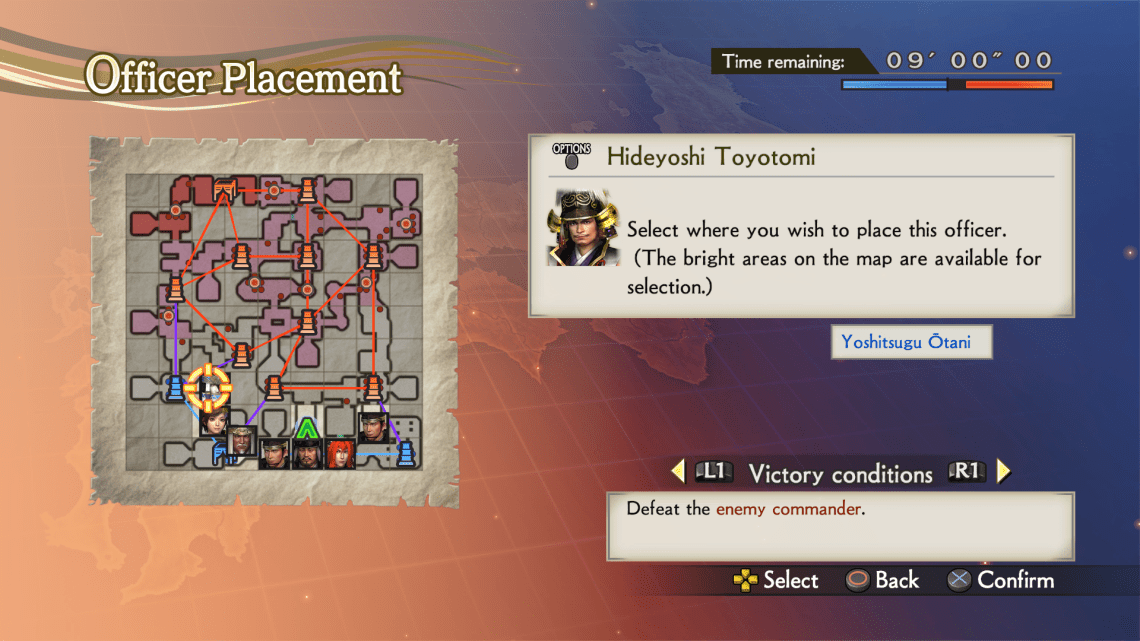Select the officer under the green arrow marker
1140x641 pixels.
(305, 454)
